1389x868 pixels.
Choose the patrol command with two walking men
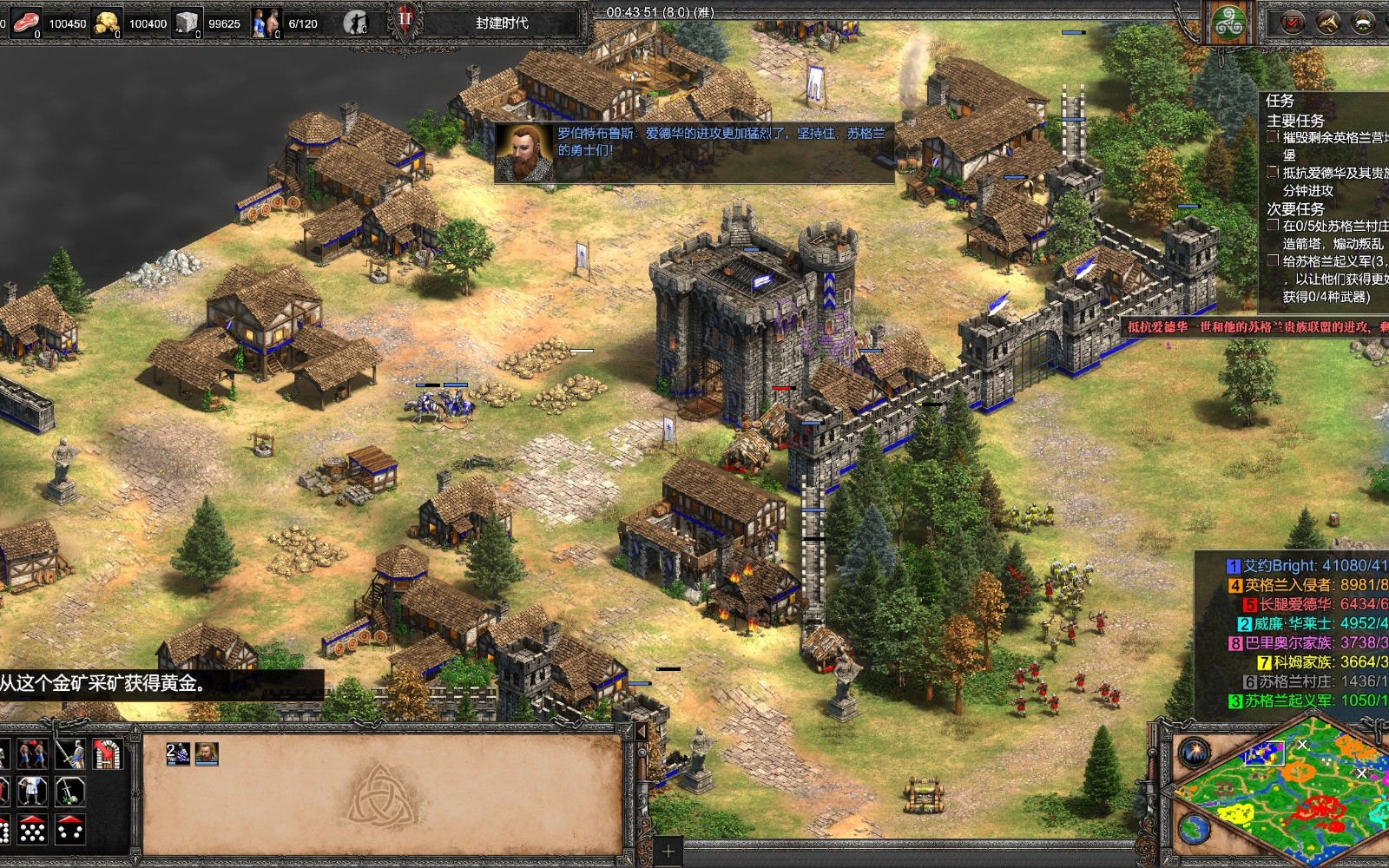(32, 754)
